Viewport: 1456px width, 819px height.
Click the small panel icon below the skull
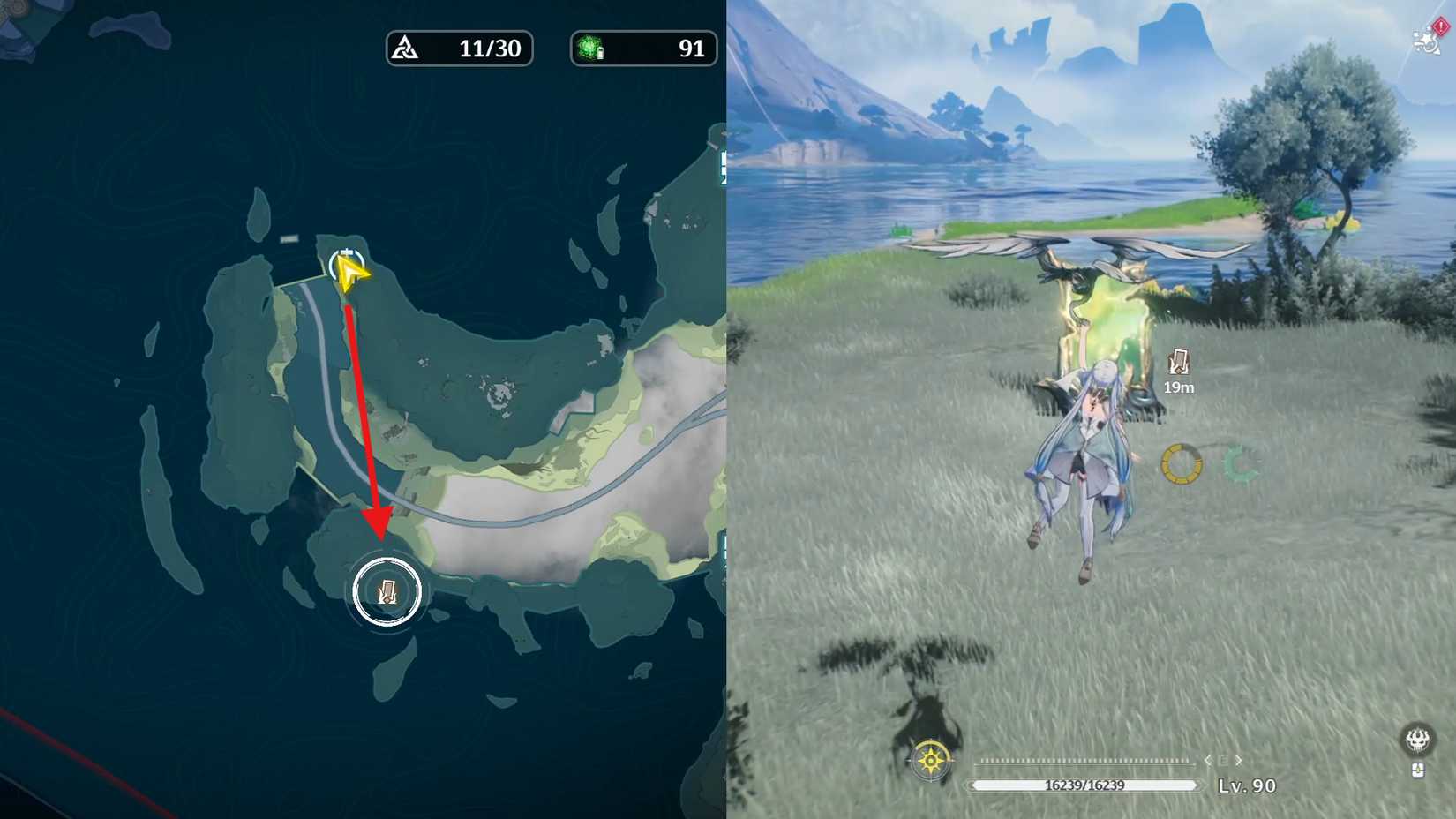(1418, 770)
